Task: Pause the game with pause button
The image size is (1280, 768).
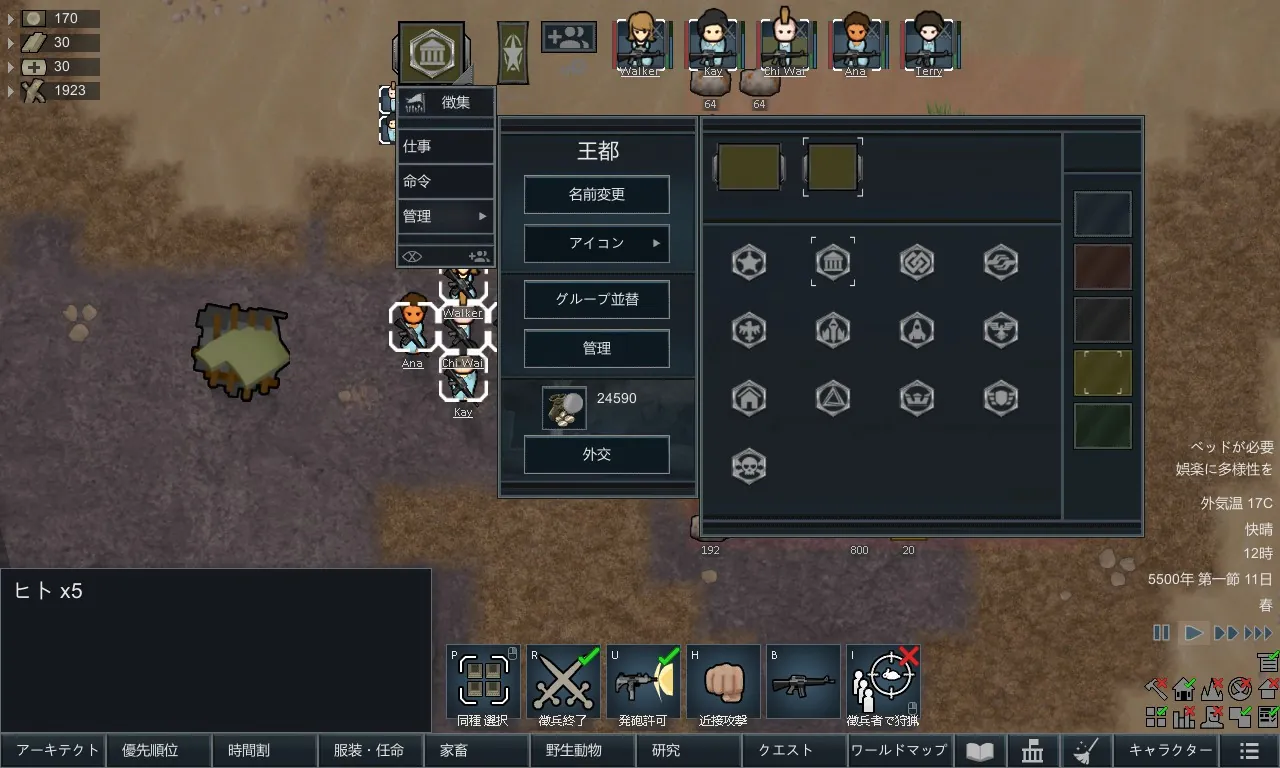Action: 1161,633
